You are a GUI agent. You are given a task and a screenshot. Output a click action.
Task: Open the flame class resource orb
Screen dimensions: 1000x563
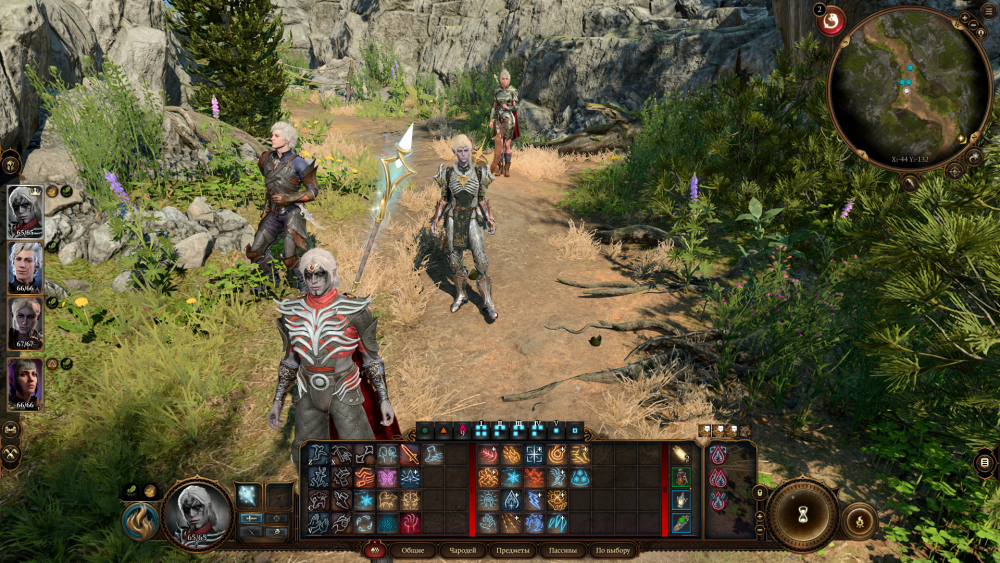click(x=138, y=520)
